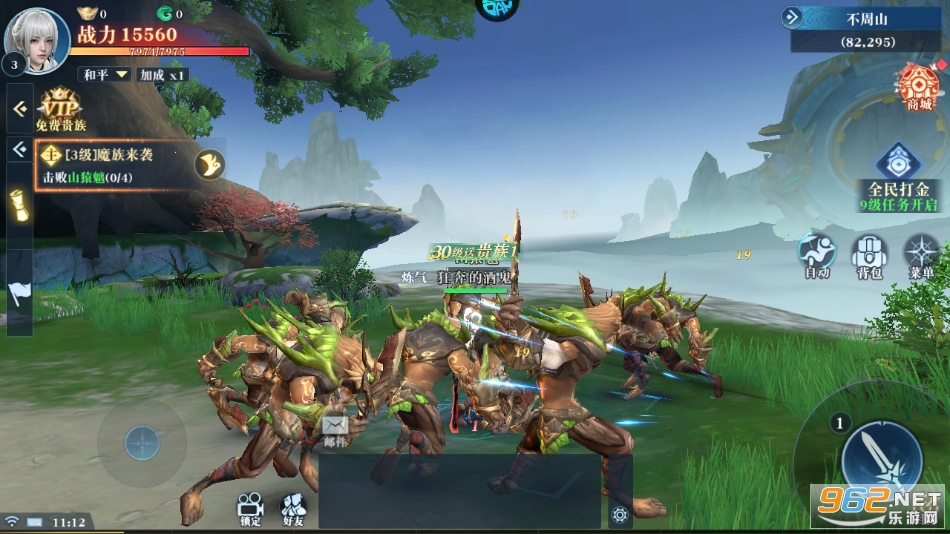Toggle the 锁定 camera lock
Screen dimensions: 950x534
click(x=250, y=508)
